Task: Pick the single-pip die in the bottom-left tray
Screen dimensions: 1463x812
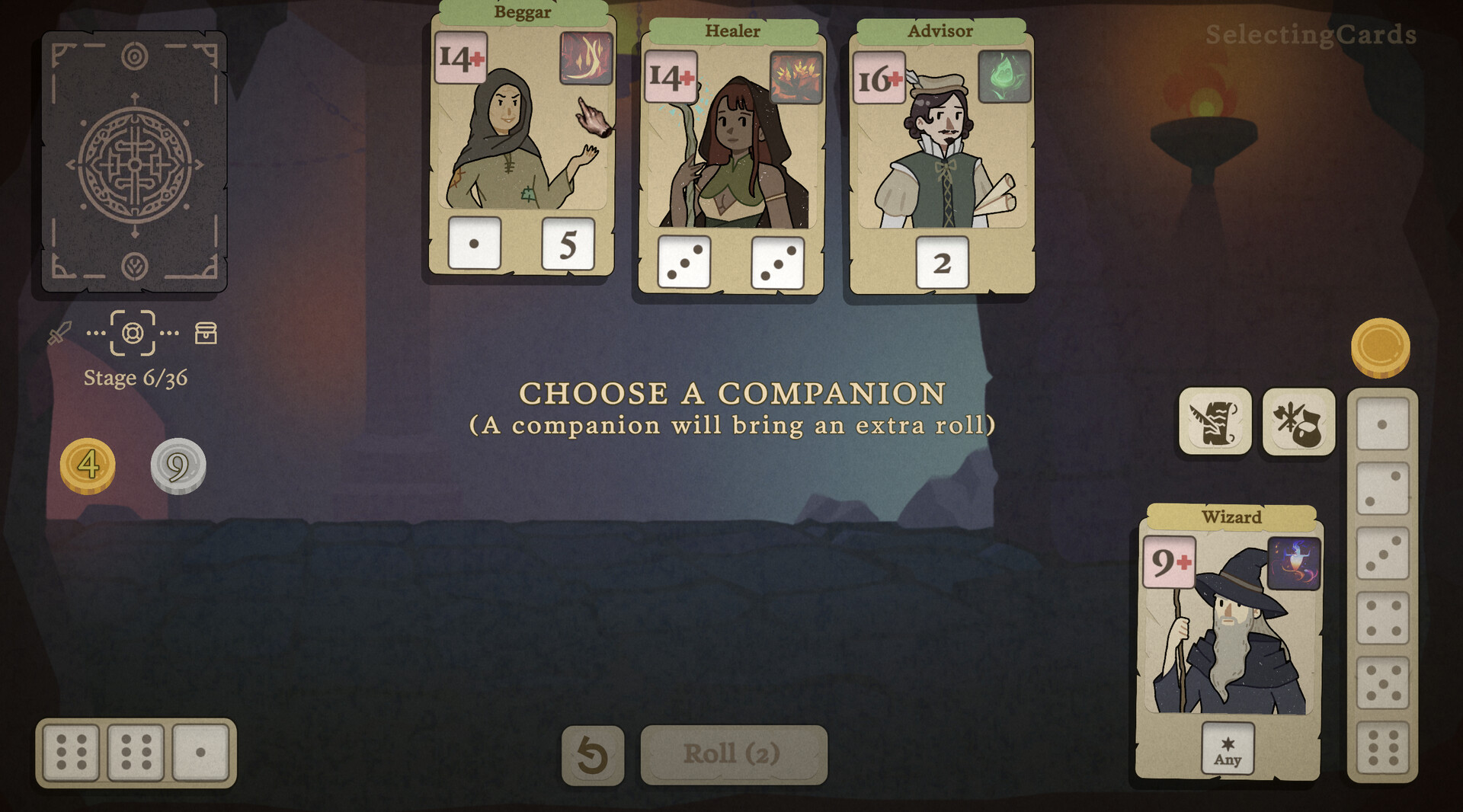Action: pos(201,753)
